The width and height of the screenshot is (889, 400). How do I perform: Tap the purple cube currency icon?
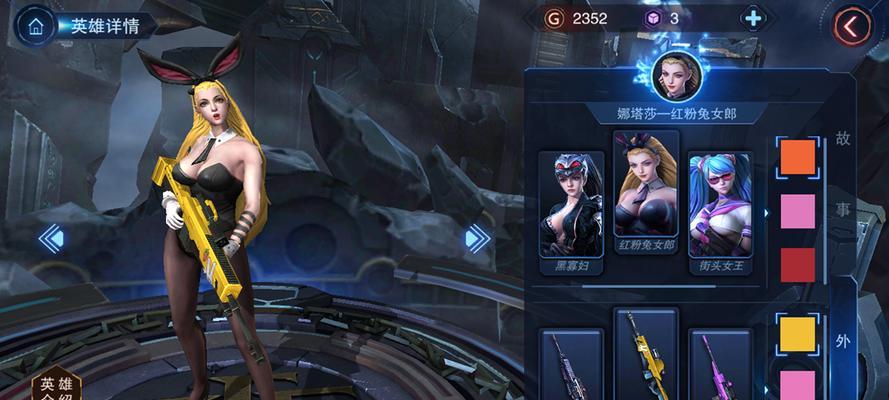point(652,18)
